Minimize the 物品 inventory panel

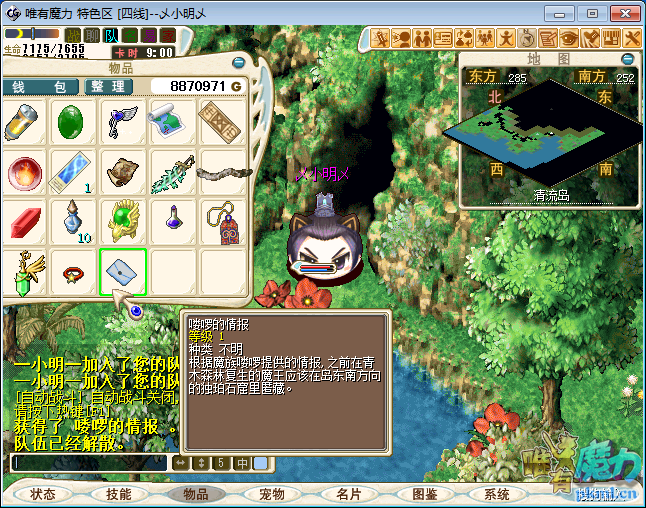tap(237, 62)
